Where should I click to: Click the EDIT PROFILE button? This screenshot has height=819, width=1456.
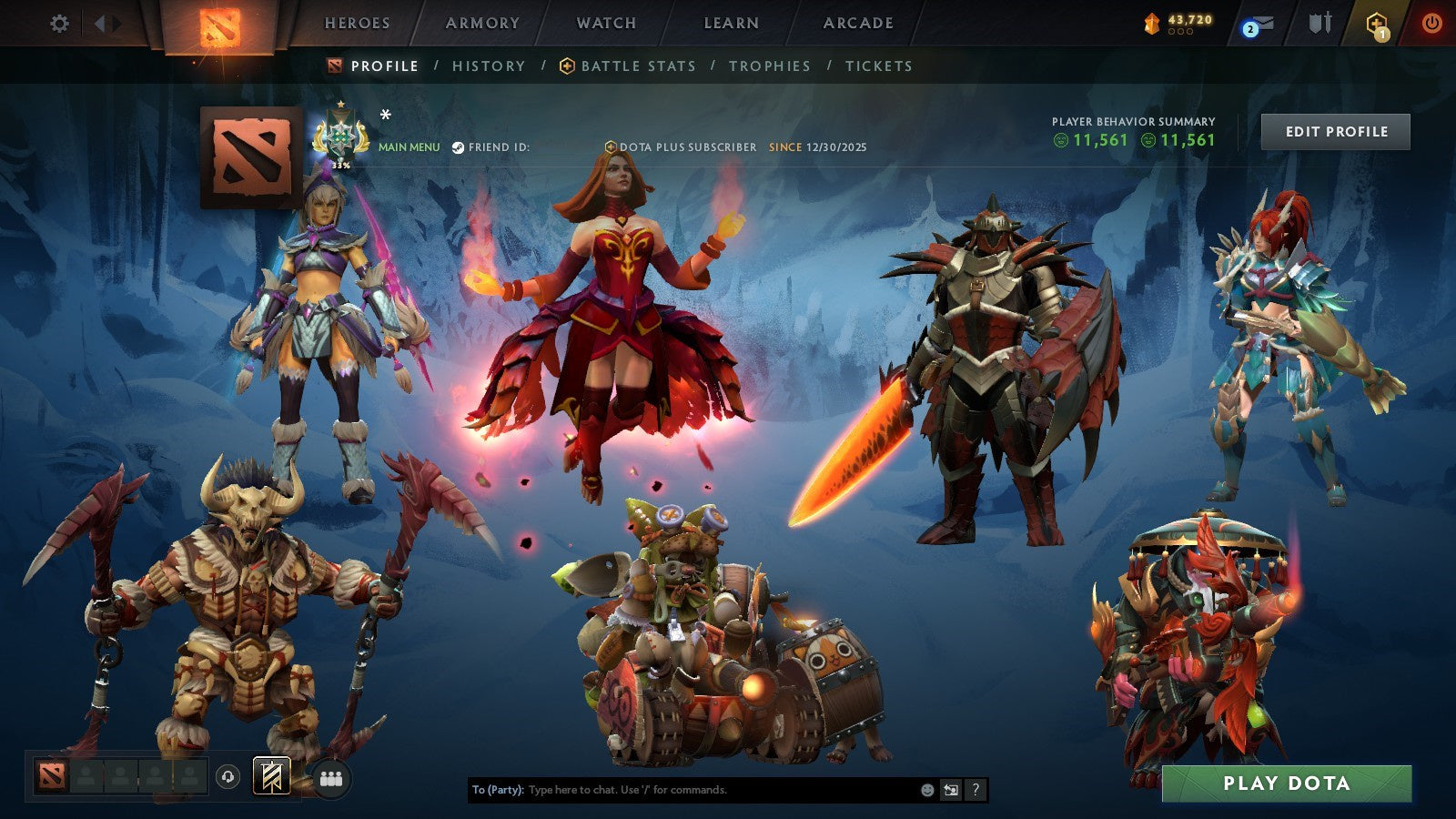tap(1336, 131)
